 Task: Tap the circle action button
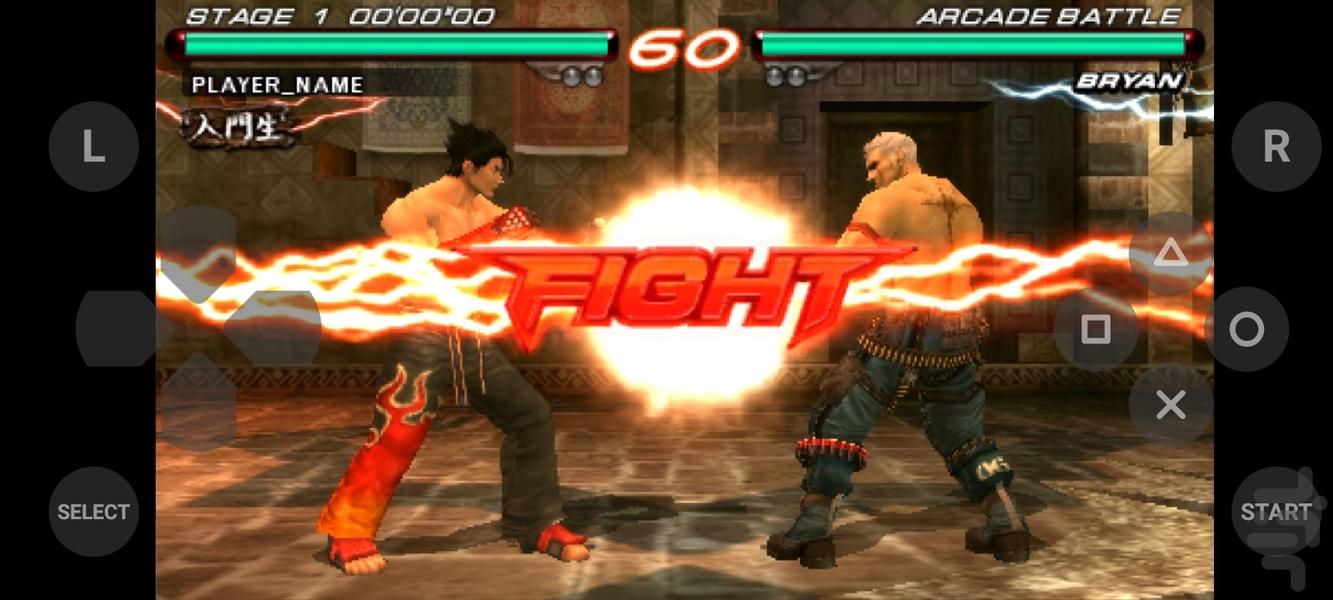(x=1246, y=330)
